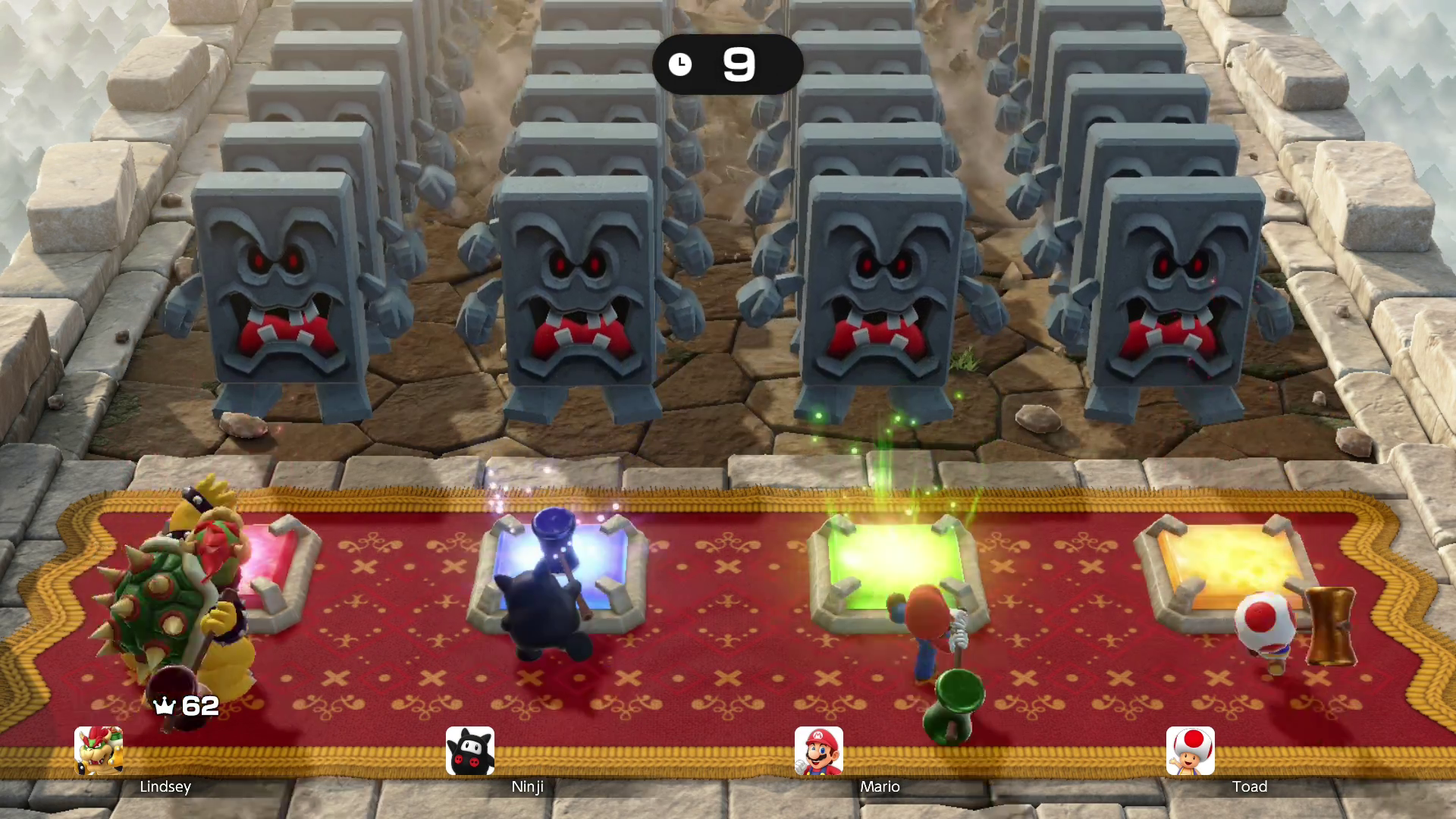Click the Ninji player portrait
The height and width of the screenshot is (819, 1456).
coord(470,751)
